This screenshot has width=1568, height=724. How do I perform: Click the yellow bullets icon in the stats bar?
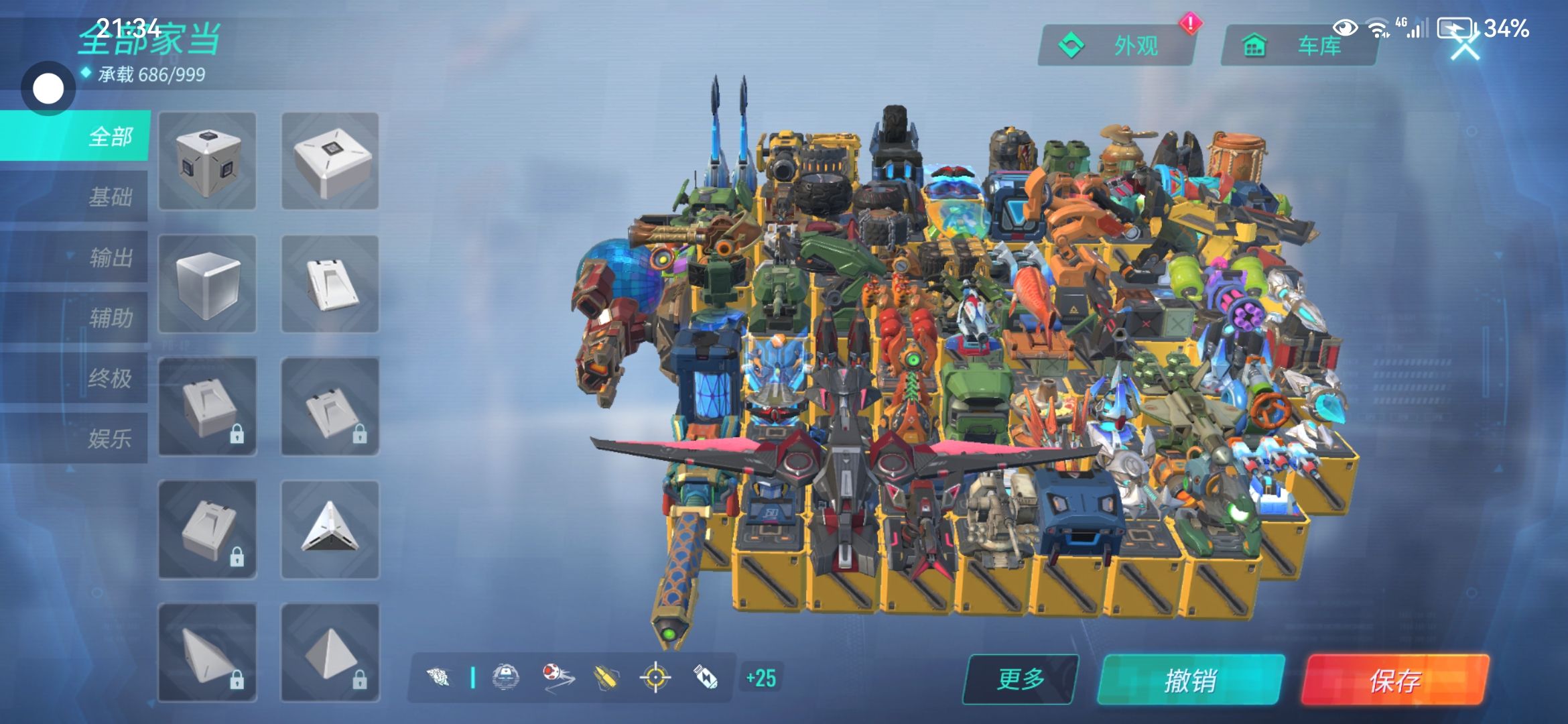[x=607, y=678]
